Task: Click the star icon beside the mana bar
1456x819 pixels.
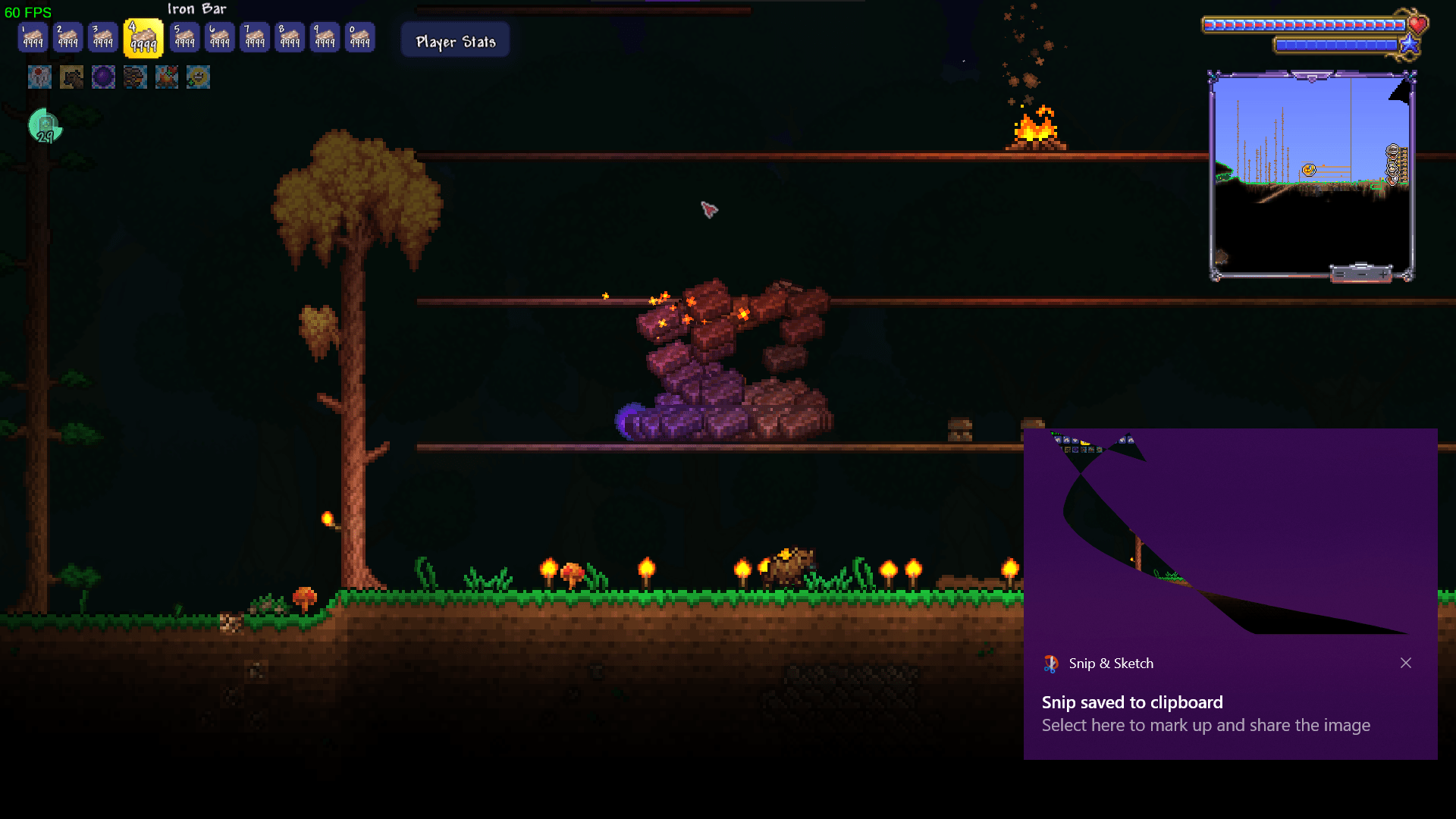Action: (x=1410, y=44)
